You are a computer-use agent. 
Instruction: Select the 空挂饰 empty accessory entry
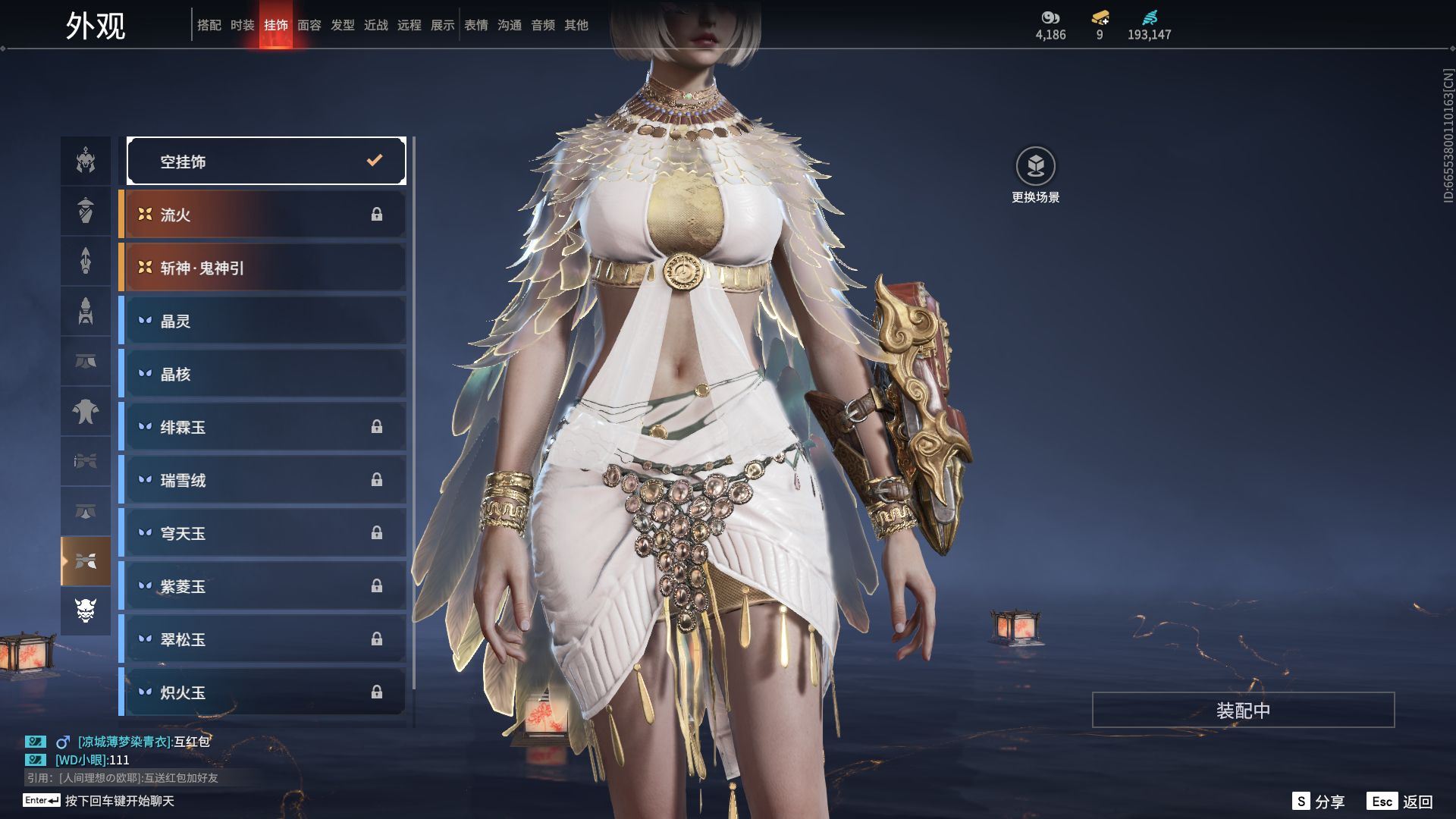[x=266, y=161]
